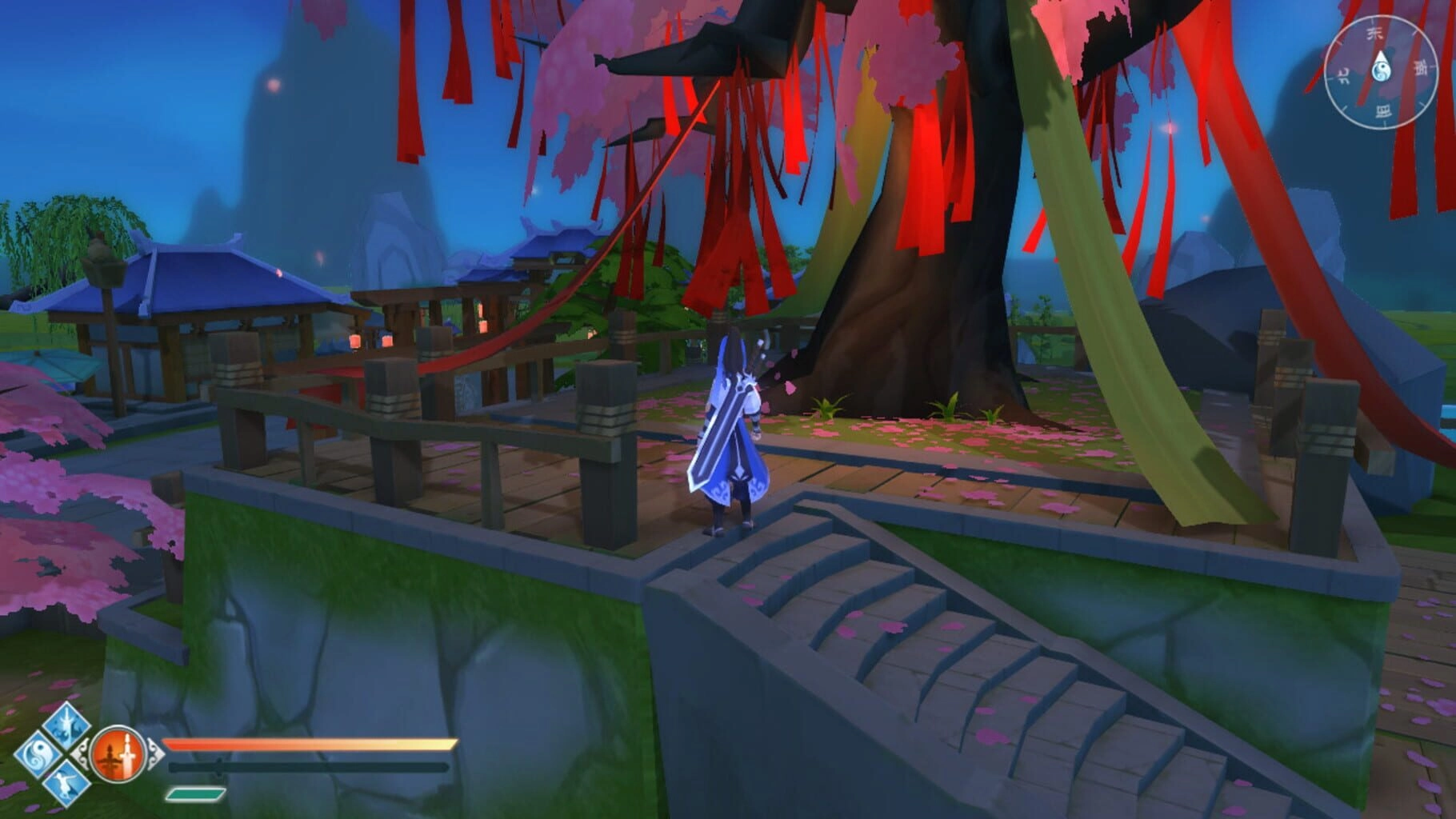This screenshot has height=819, width=1456.
Task: Click the orange twin-swords weapon icon
Action: [x=118, y=754]
